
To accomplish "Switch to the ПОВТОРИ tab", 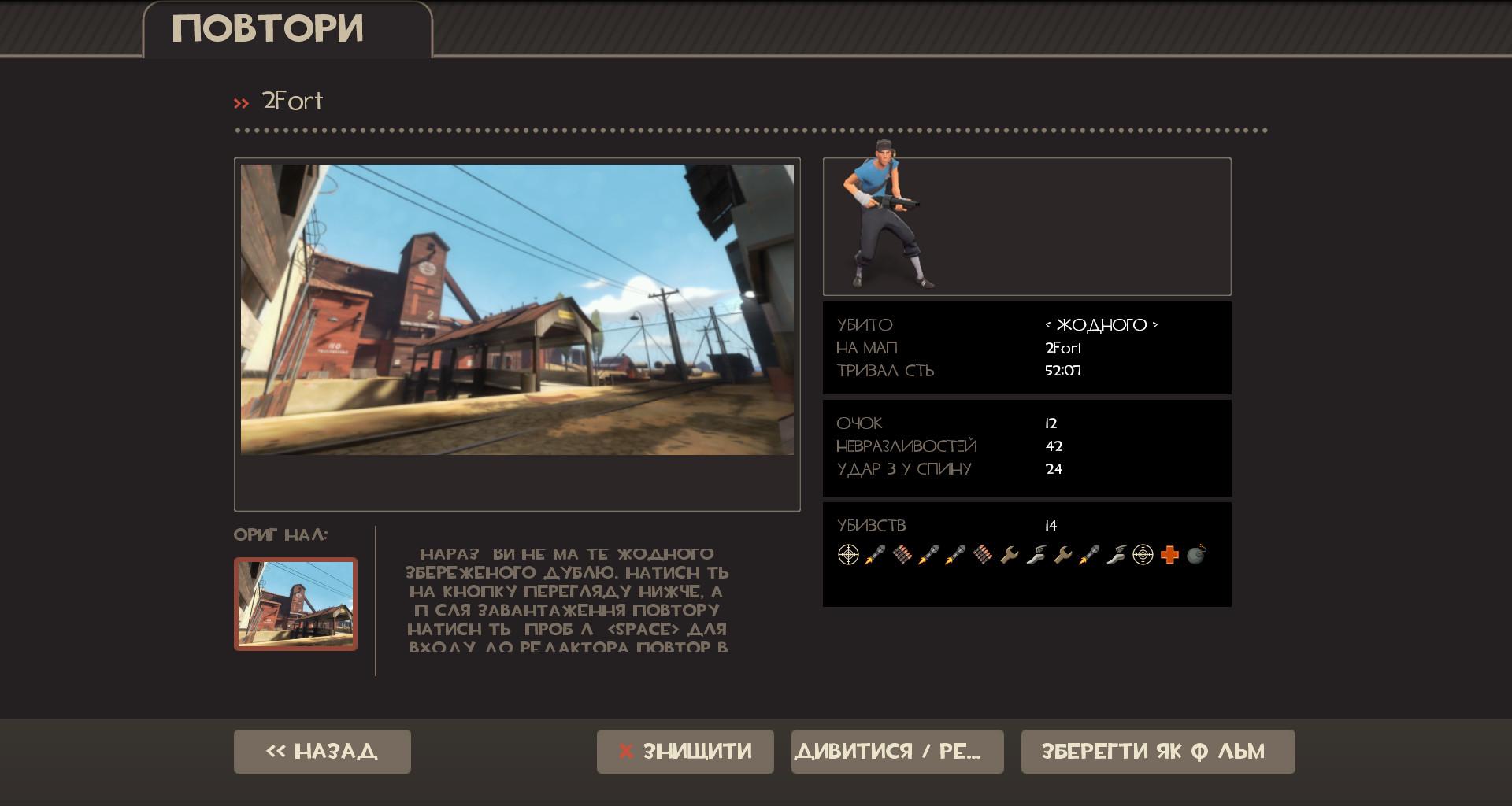I will (268, 28).
